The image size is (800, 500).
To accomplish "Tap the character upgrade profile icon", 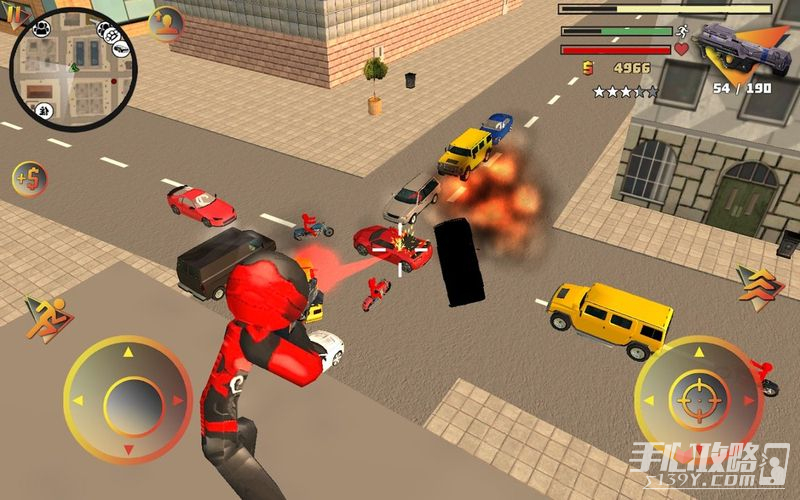I will pos(166,23).
